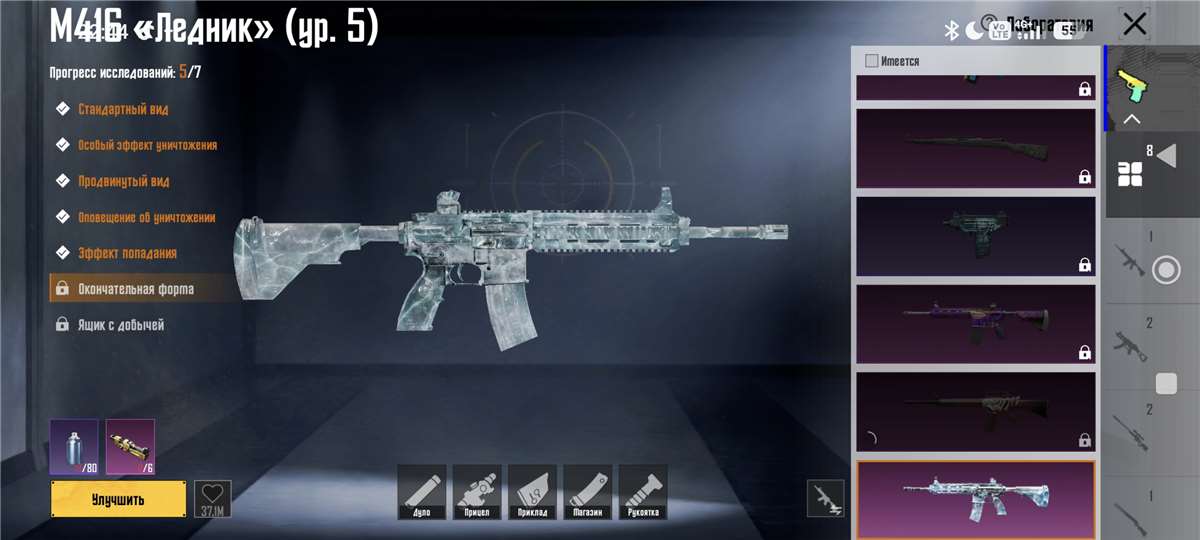Image resolution: width=1200 pixels, height=540 pixels.
Task: Open the Продвинутый вид stage
Action: [x=123, y=181]
